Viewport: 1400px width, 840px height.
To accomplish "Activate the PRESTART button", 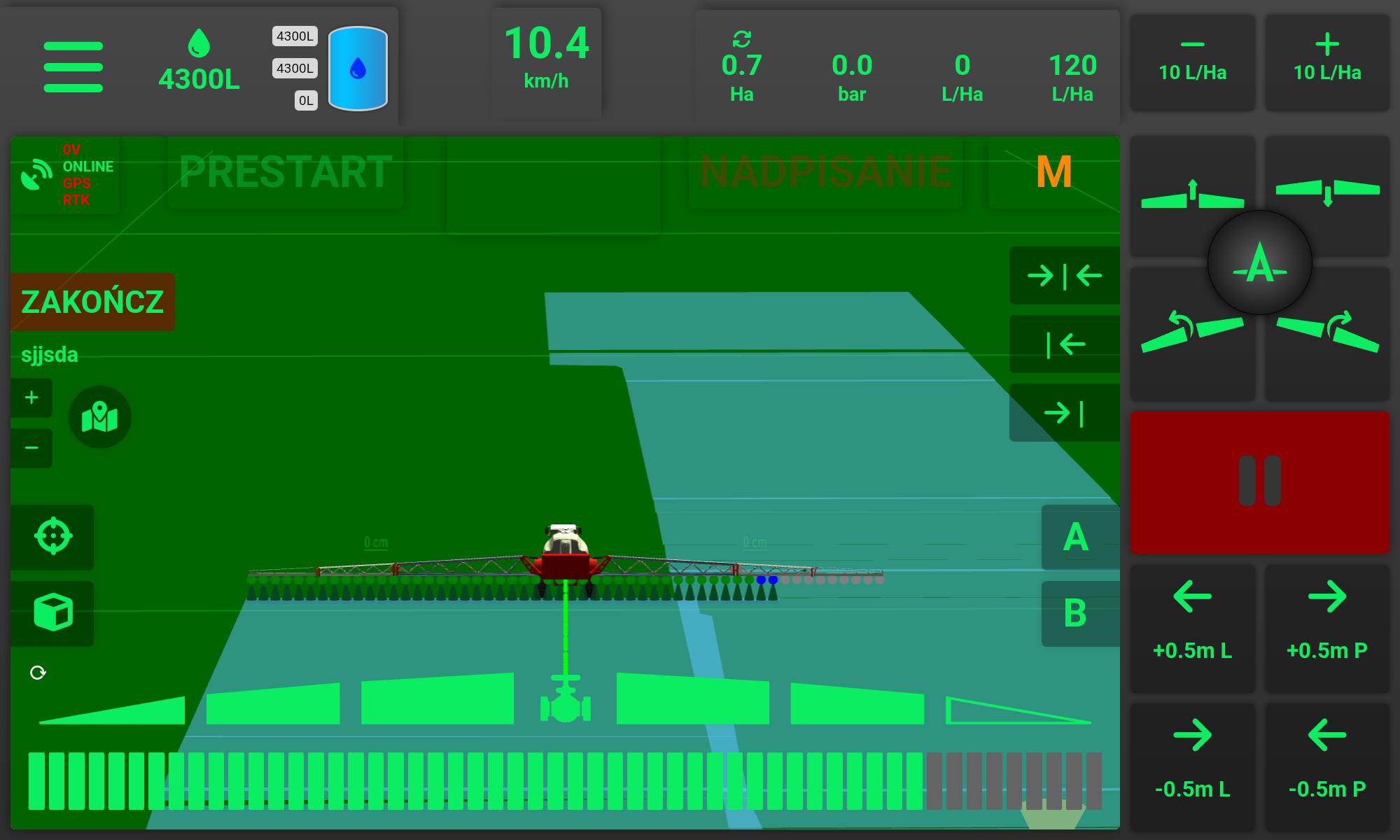I will tap(286, 172).
